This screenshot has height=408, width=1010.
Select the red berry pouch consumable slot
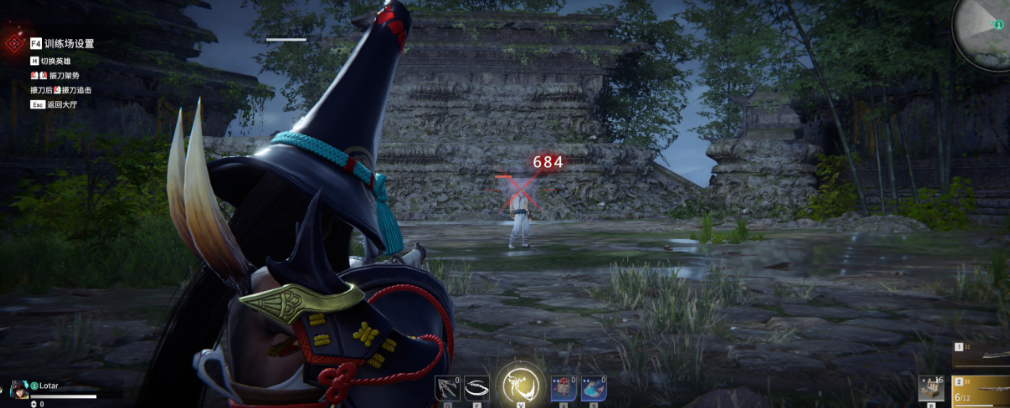coord(564,387)
